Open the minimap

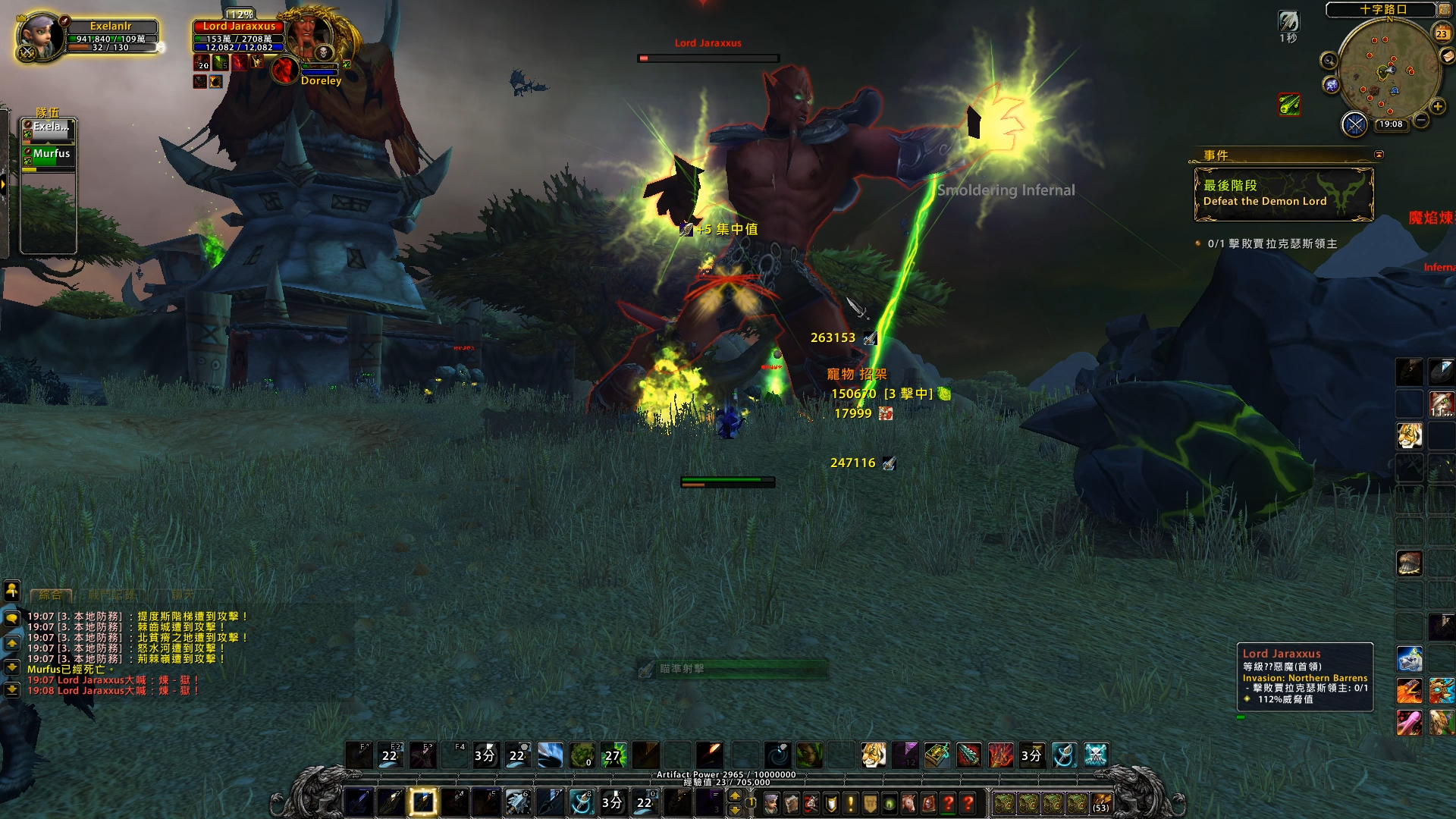pos(1388,70)
